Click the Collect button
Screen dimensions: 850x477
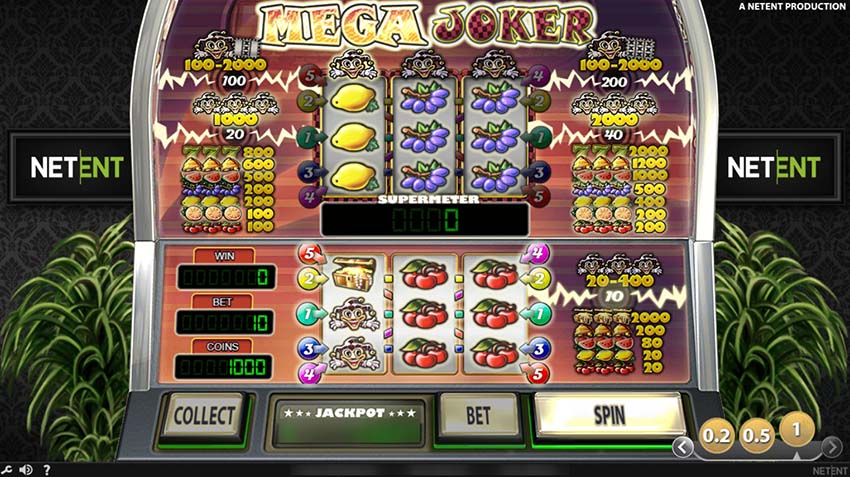204,415
